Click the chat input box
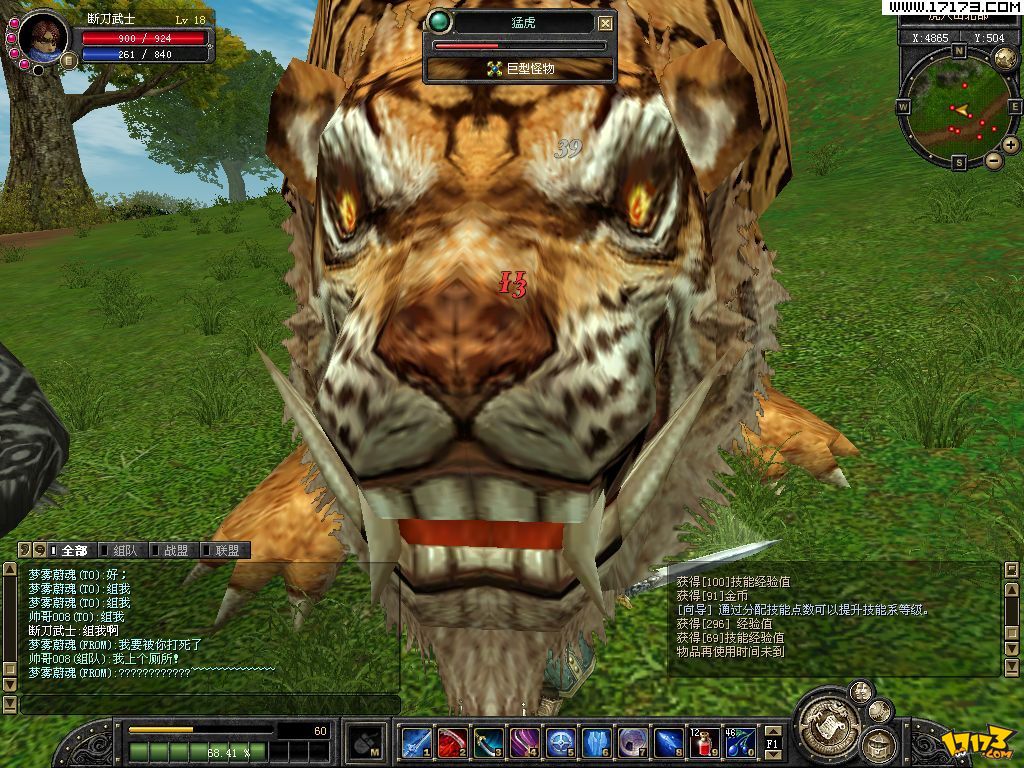 210,705
